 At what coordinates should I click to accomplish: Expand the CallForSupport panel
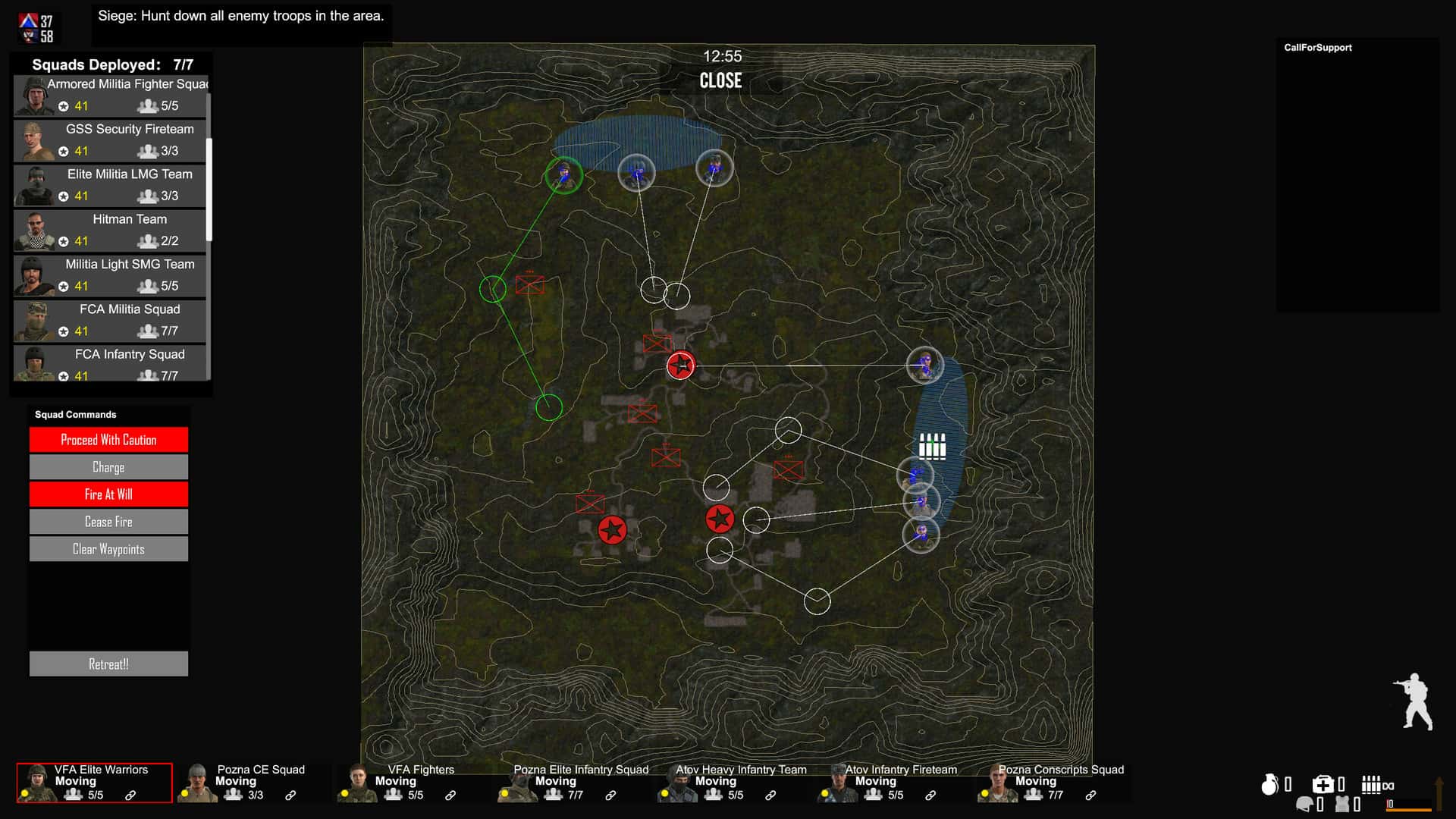click(x=1317, y=47)
